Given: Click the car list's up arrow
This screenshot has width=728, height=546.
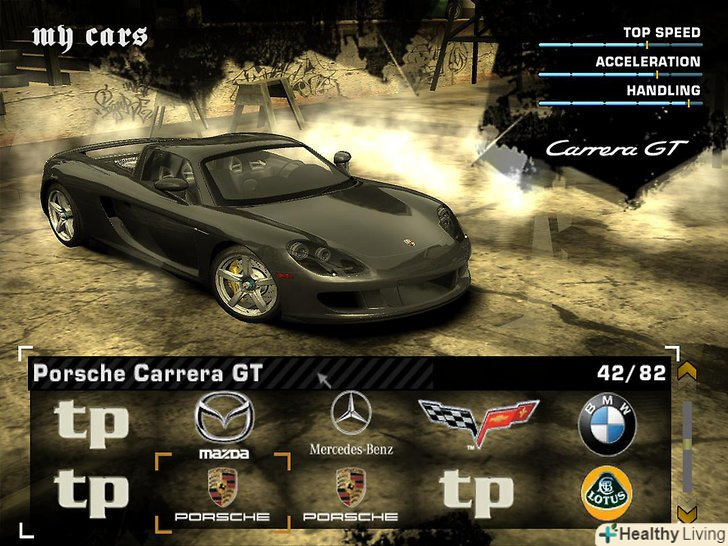Looking at the screenshot, I should click(x=686, y=372).
